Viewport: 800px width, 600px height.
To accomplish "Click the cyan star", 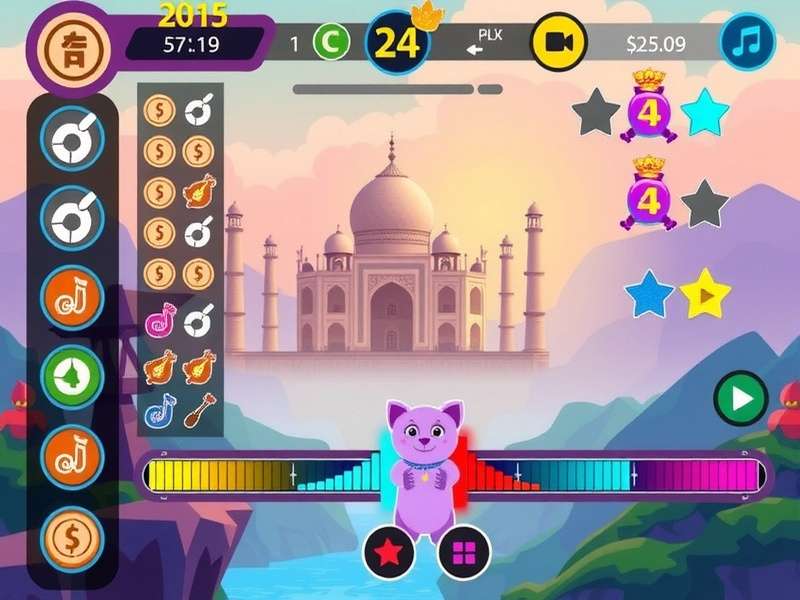I will tap(706, 112).
